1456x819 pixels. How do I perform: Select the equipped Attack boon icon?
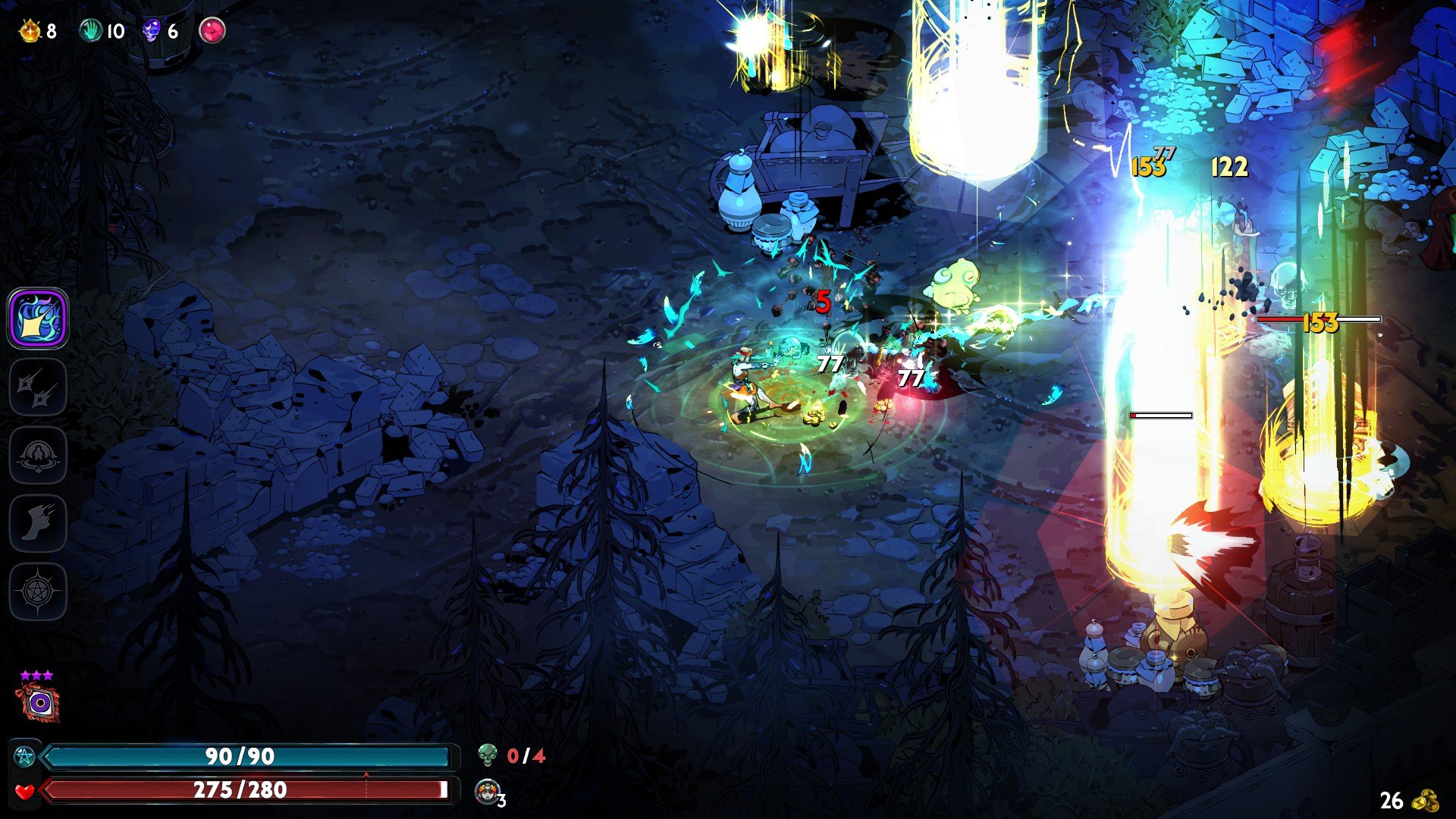38,318
